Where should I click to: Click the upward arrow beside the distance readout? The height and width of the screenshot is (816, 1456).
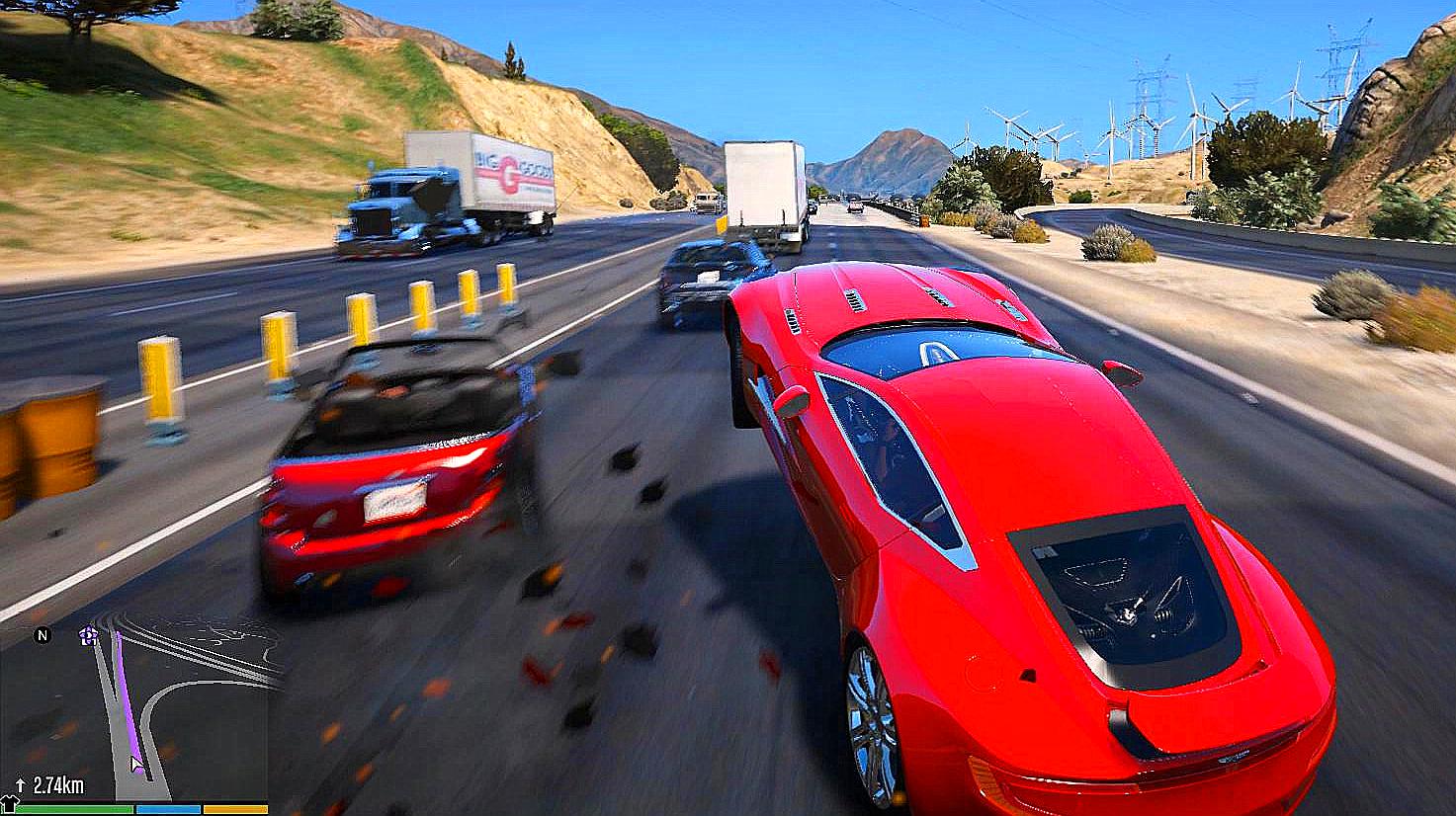click(20, 783)
